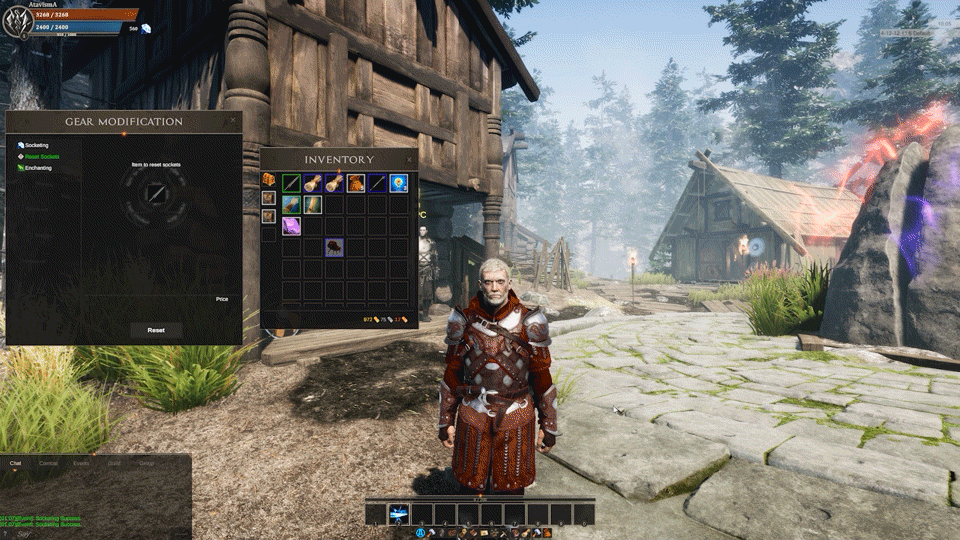The height and width of the screenshot is (540, 960).
Task: Open the Events chat tab
Action: coord(81,464)
